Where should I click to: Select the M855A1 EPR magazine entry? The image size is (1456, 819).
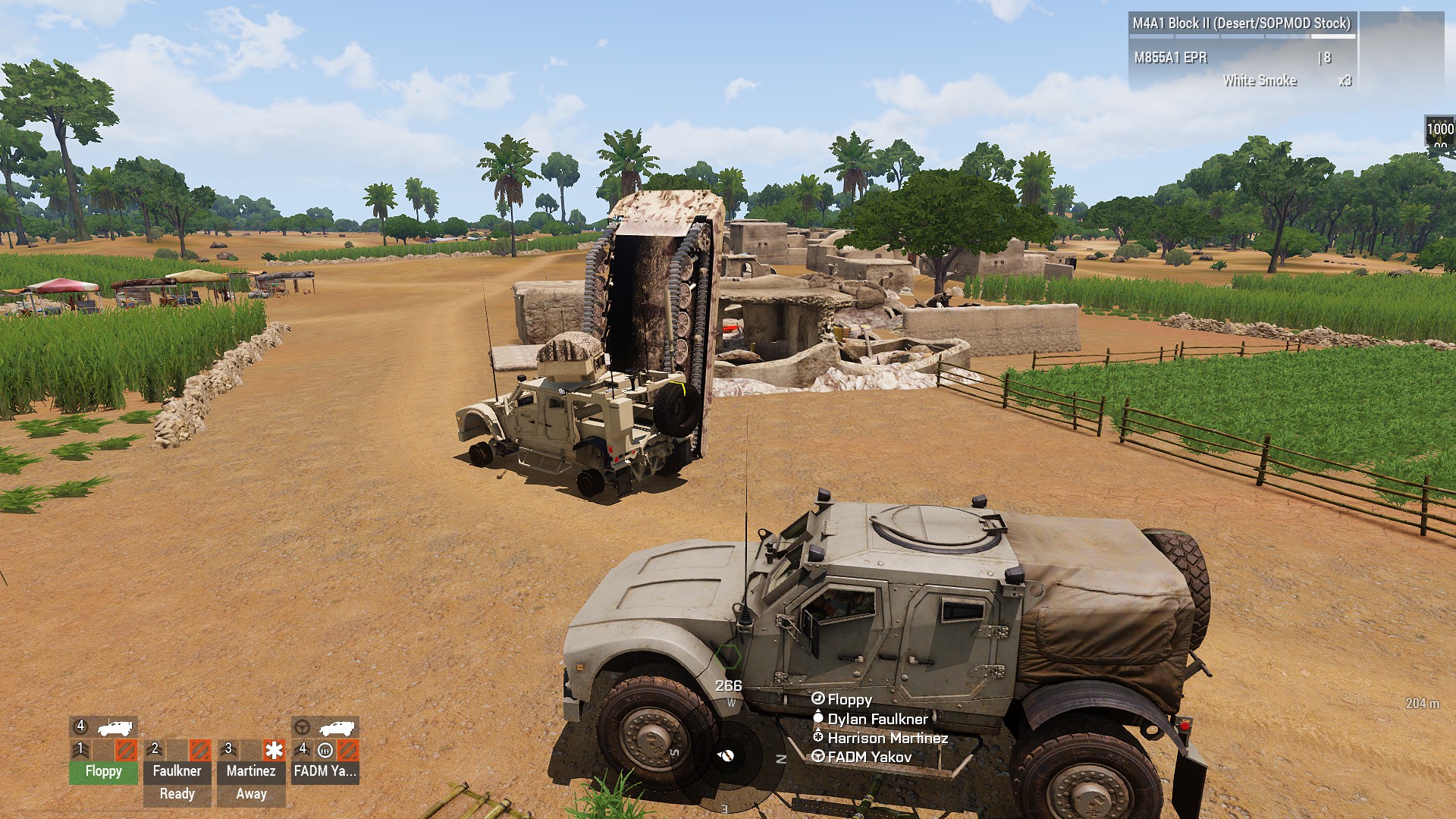[x=1171, y=59]
